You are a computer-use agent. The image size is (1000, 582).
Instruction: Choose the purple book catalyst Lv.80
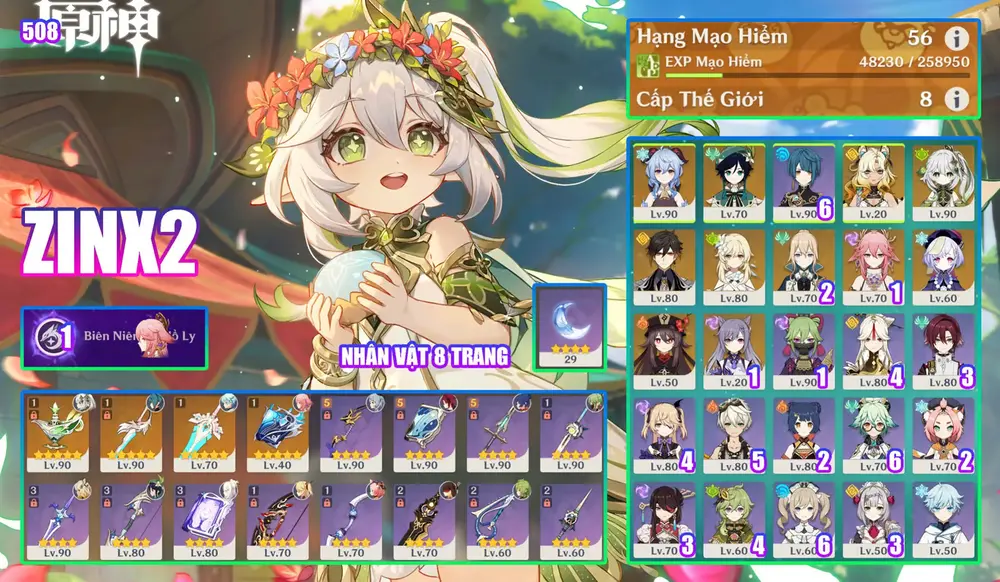206,520
